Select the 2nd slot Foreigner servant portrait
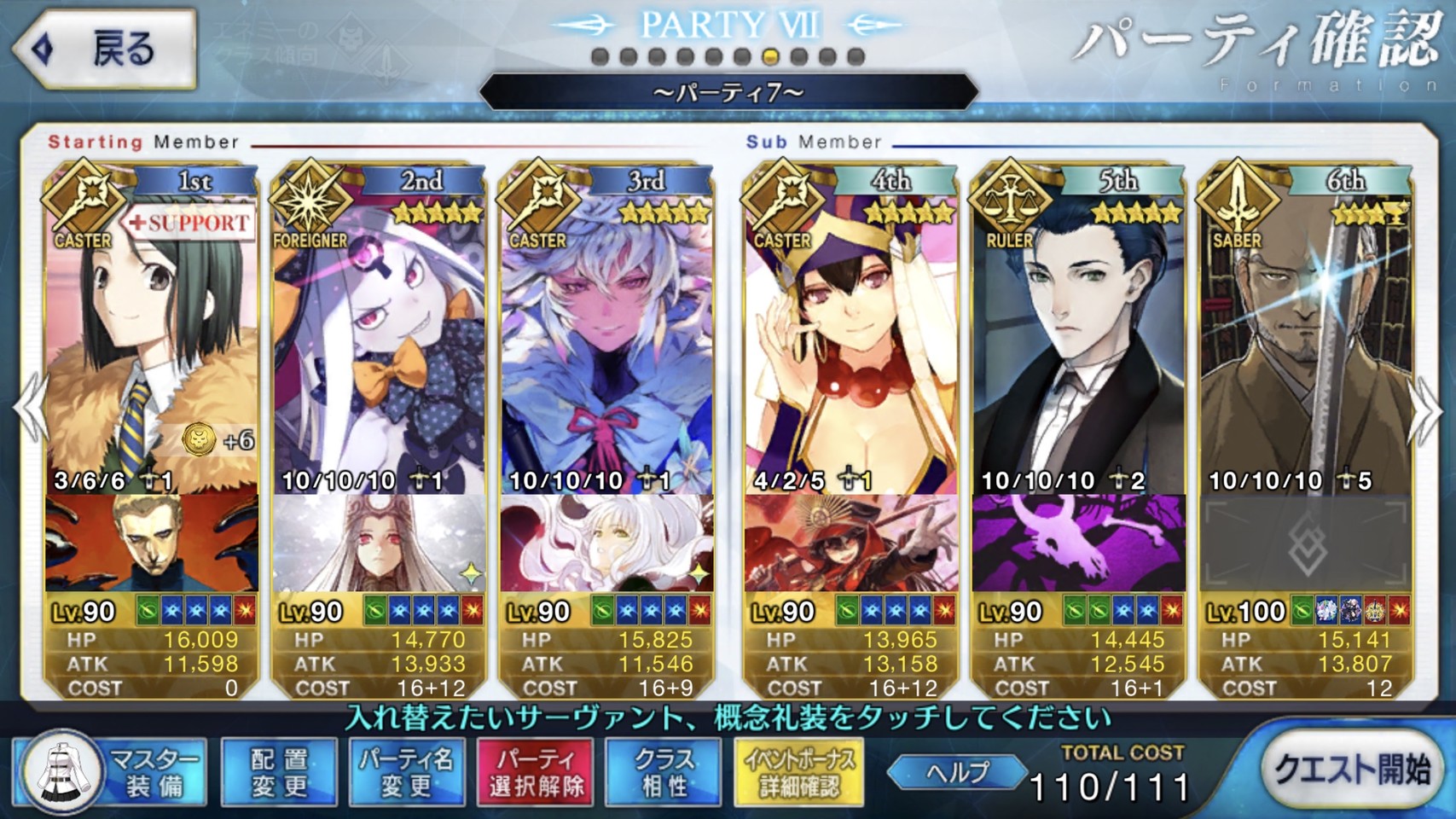 click(379, 341)
